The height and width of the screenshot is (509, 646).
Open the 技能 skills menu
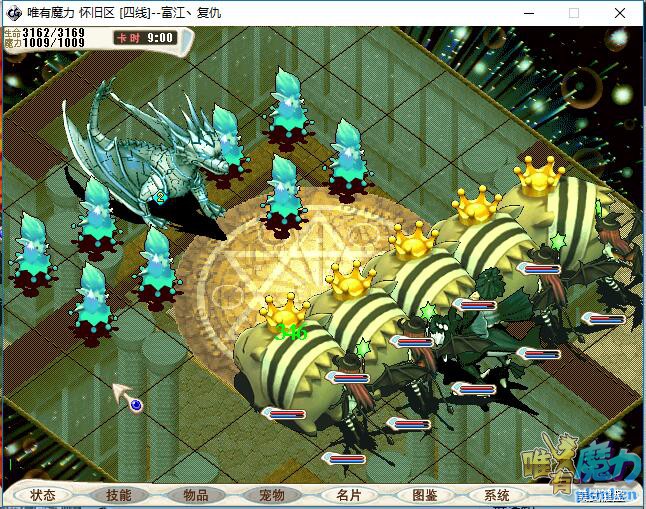pyautogui.click(x=118, y=495)
